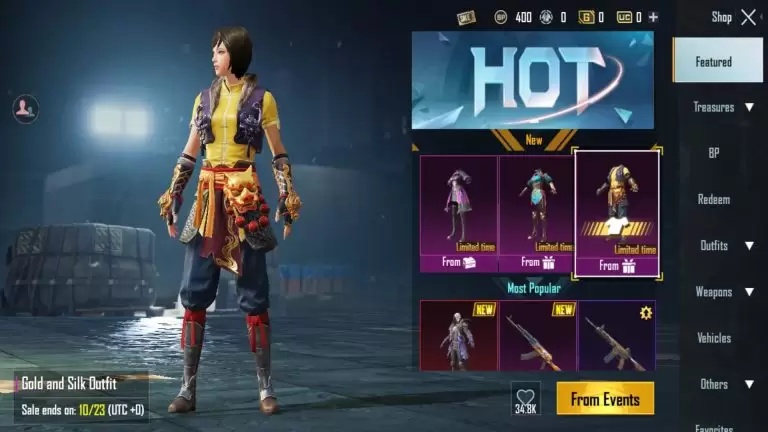Viewport: 768px width, 432px height.
Task: Show the Weapons category
Action: pos(723,292)
